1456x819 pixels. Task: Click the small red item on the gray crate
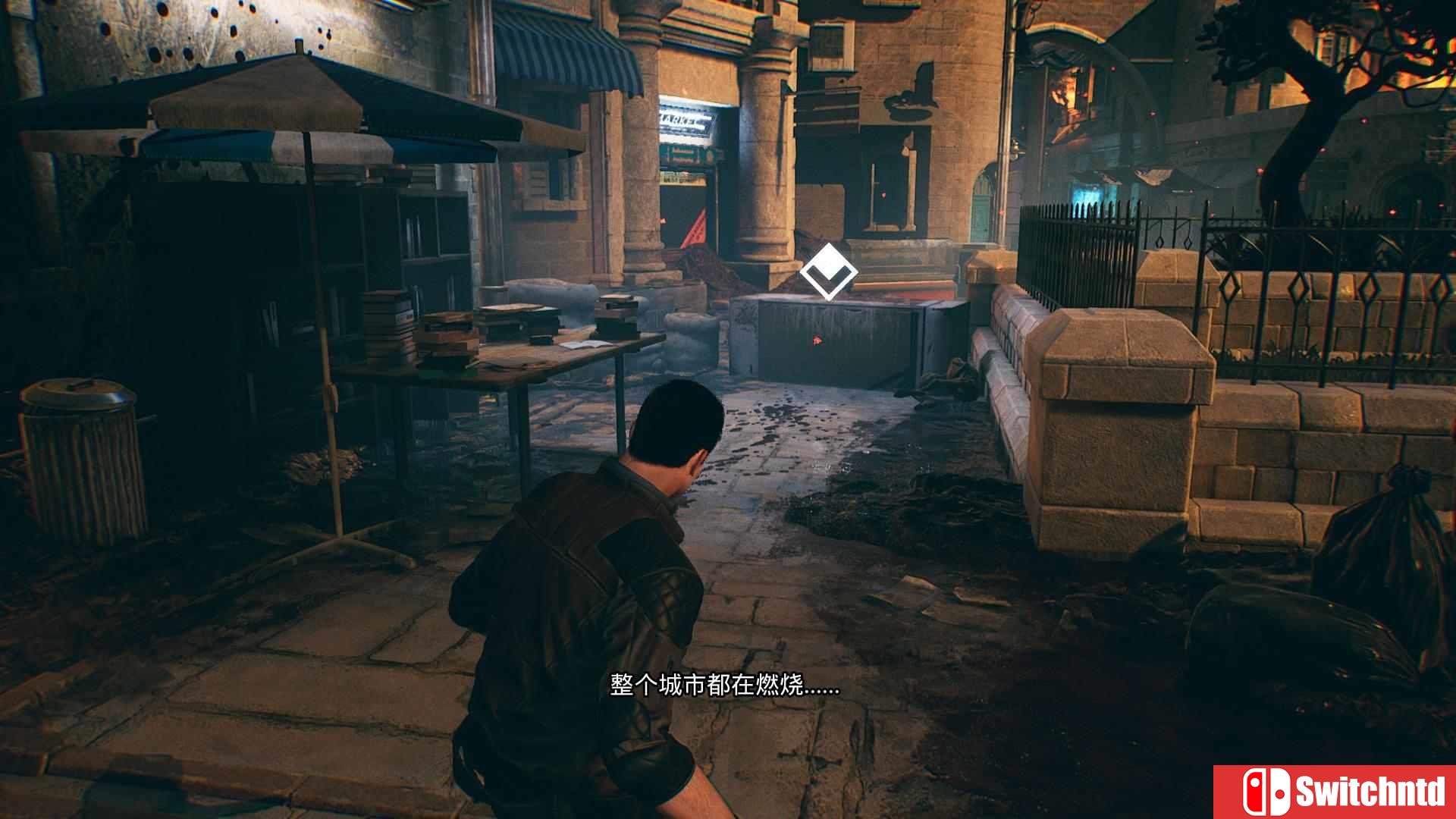(817, 340)
